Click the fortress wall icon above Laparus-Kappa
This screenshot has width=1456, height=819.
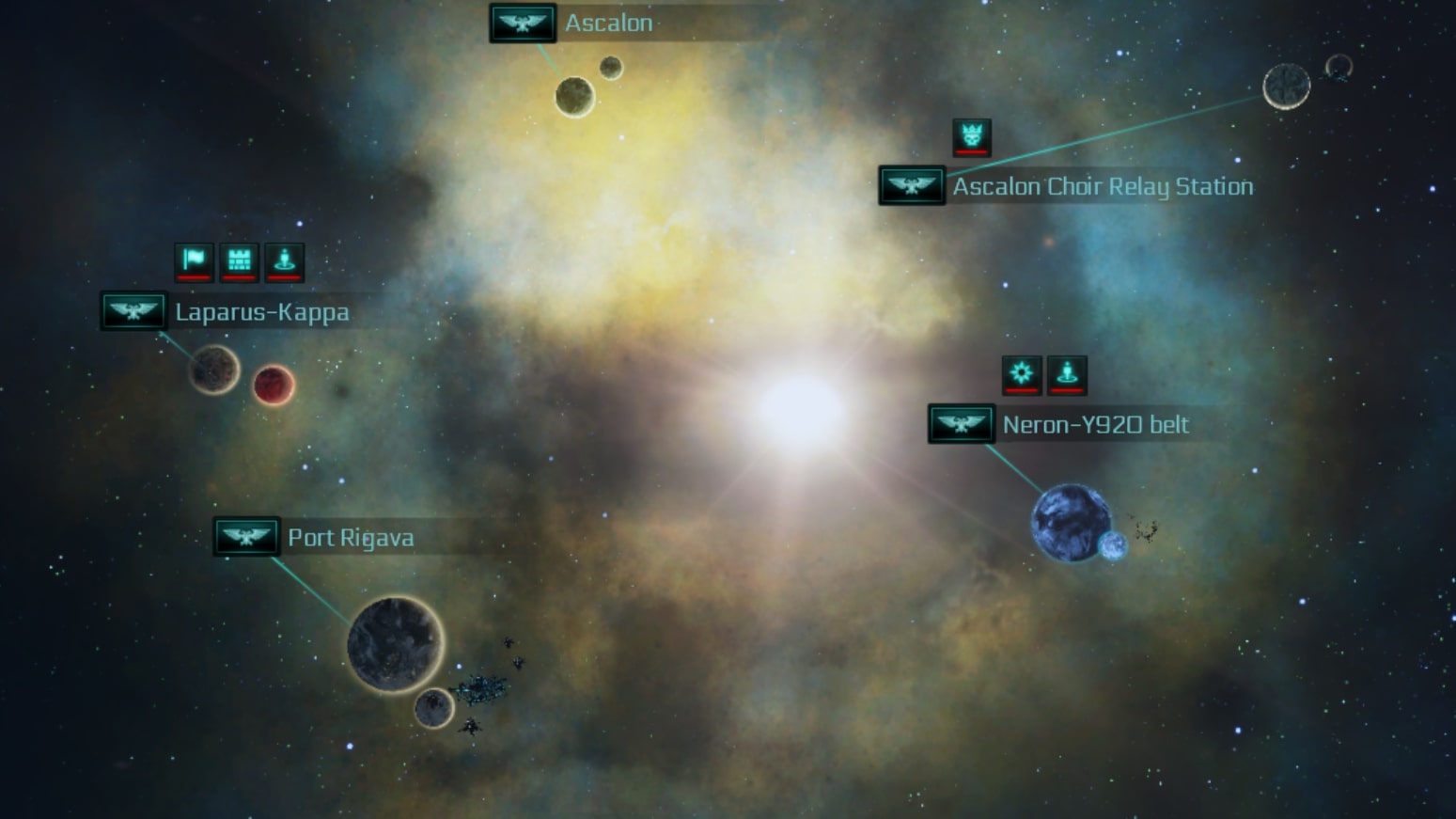[x=239, y=260]
